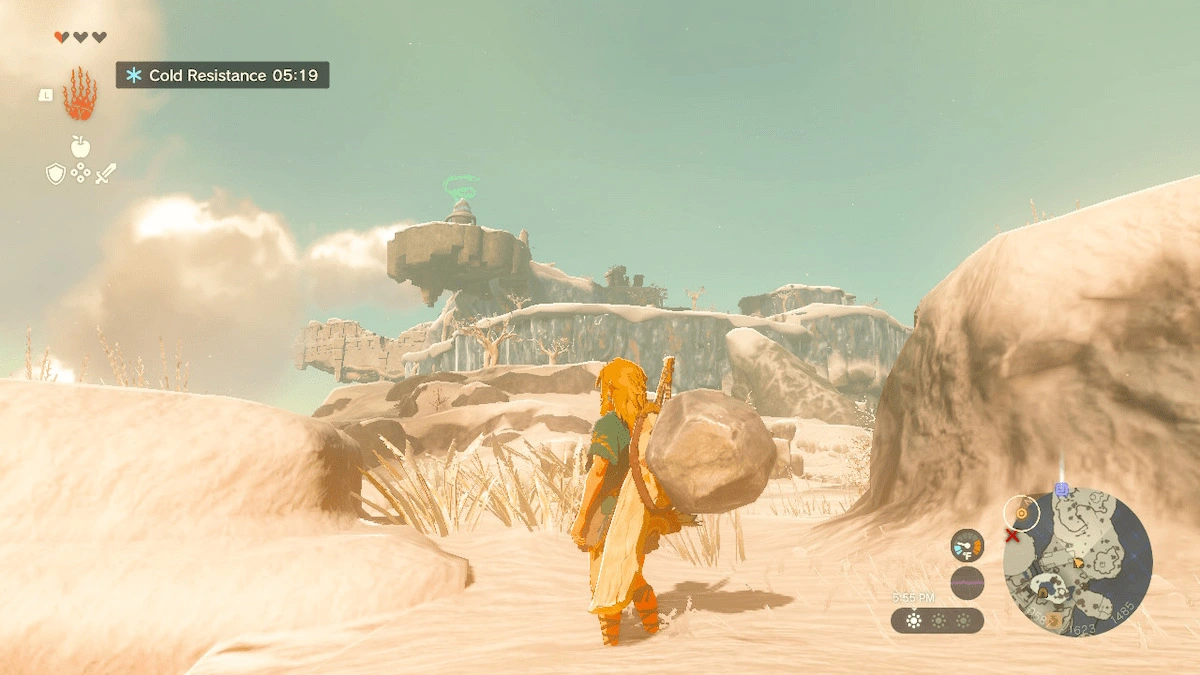This screenshot has height=675, width=1200.
Task: Open the shield quick-select icon
Action: pos(56,174)
